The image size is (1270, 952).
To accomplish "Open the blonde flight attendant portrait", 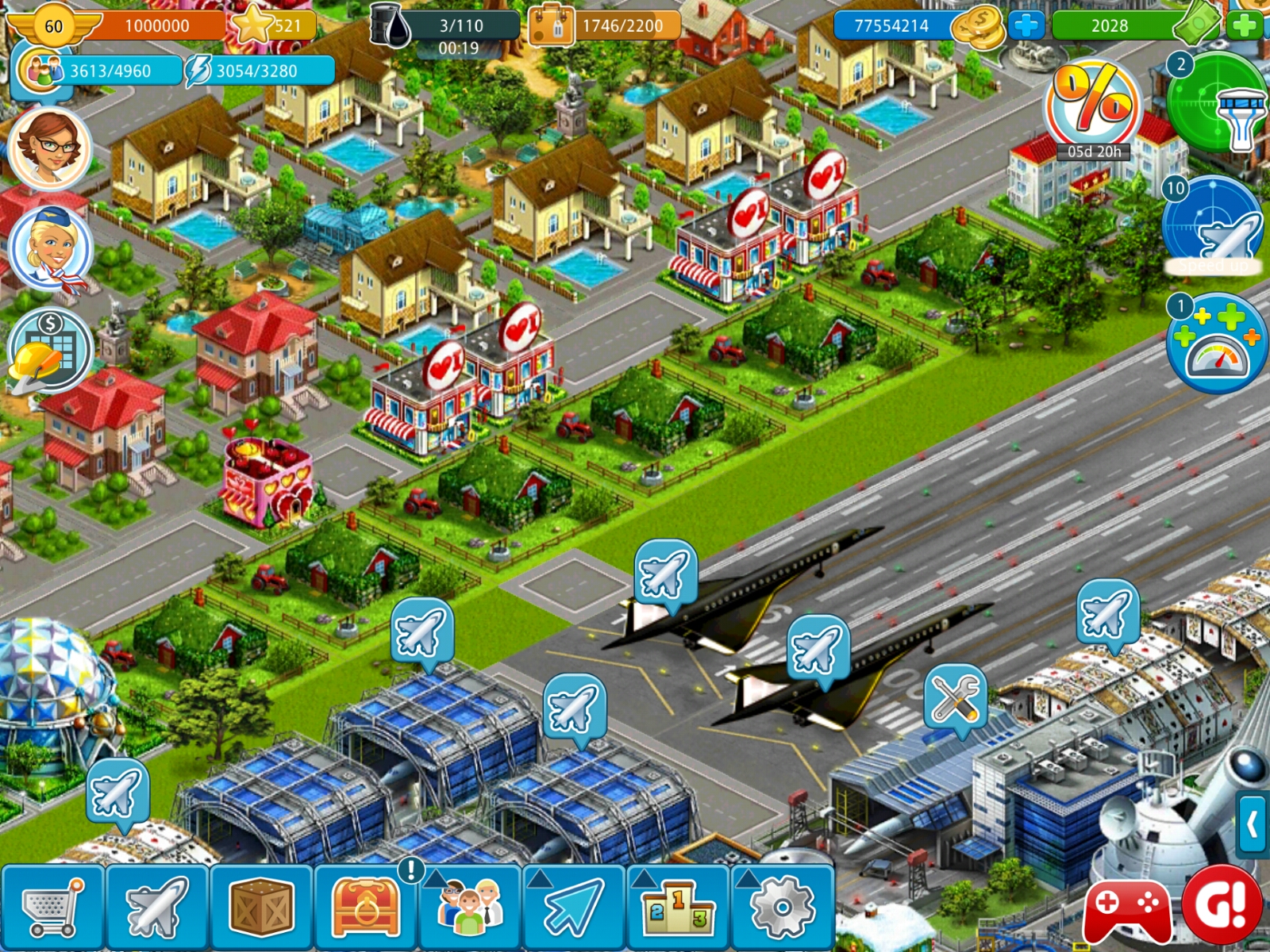I will [x=49, y=248].
